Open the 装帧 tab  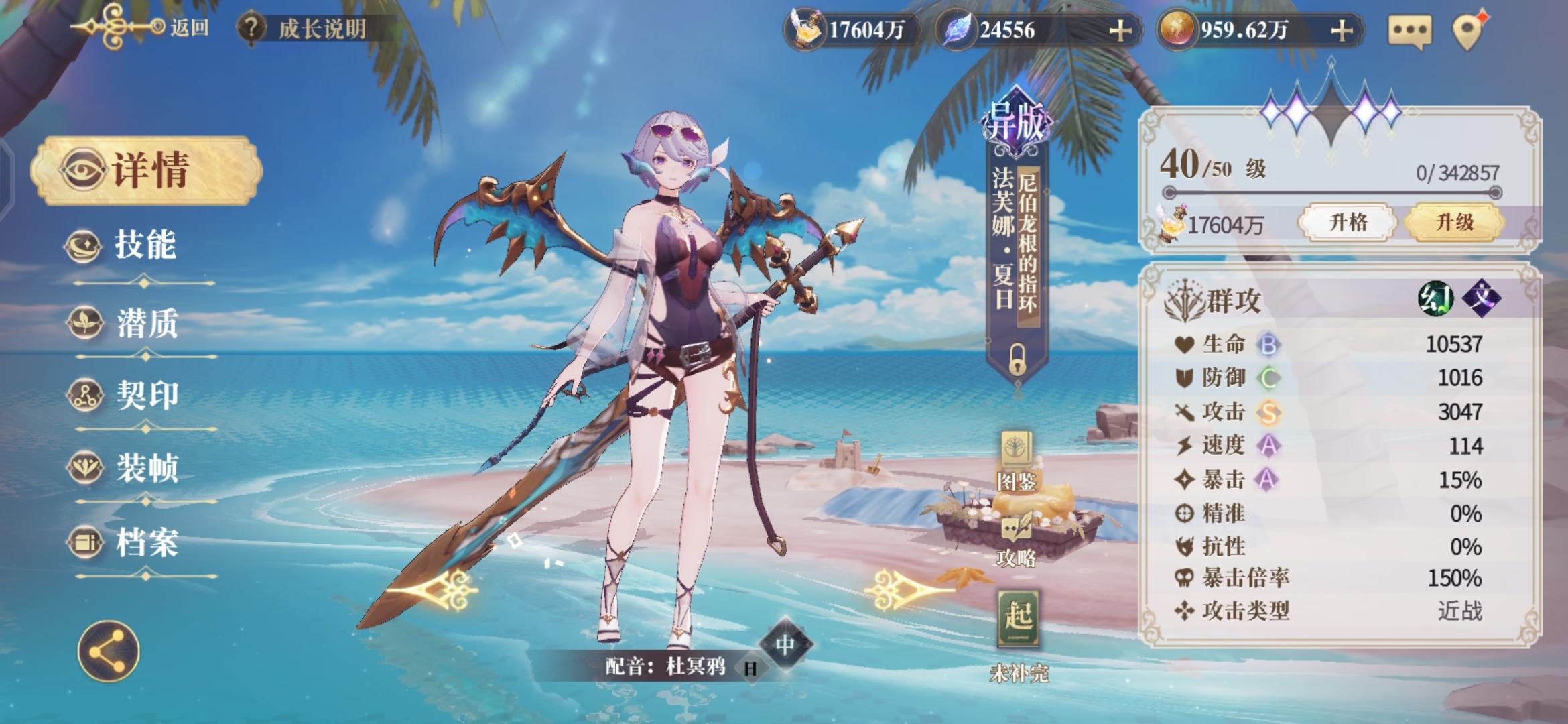pyautogui.click(x=145, y=468)
